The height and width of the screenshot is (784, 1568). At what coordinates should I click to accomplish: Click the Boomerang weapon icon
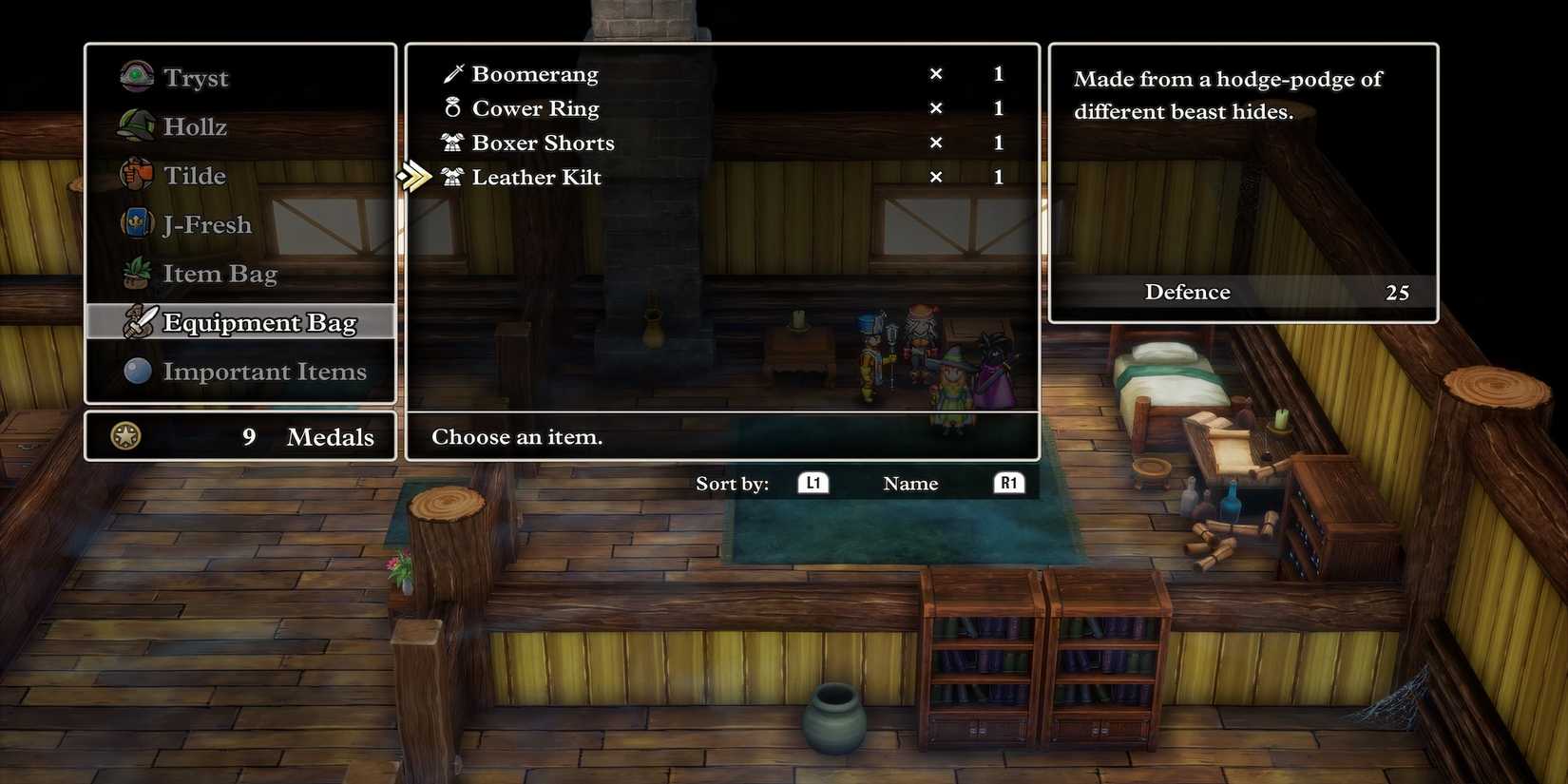tap(452, 73)
